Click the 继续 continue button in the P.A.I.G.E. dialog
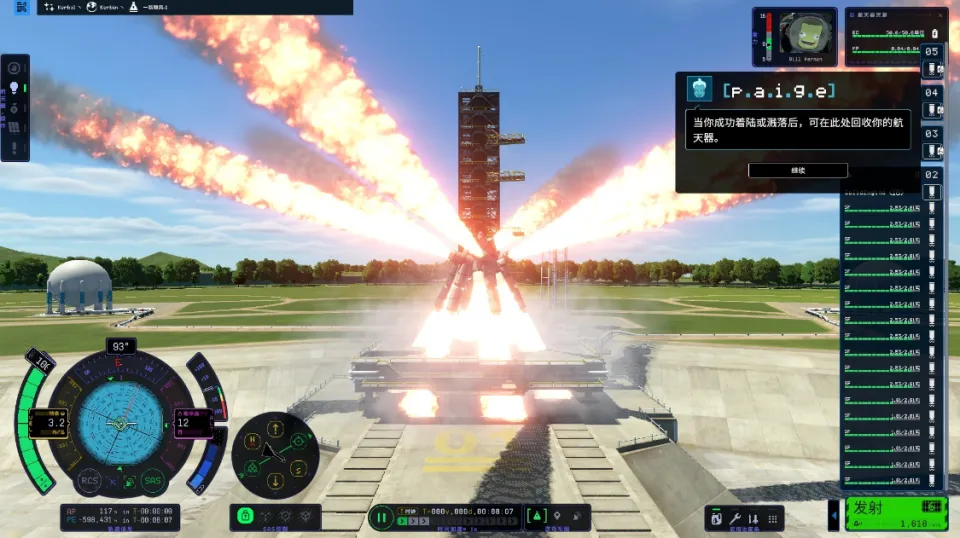 click(x=797, y=171)
